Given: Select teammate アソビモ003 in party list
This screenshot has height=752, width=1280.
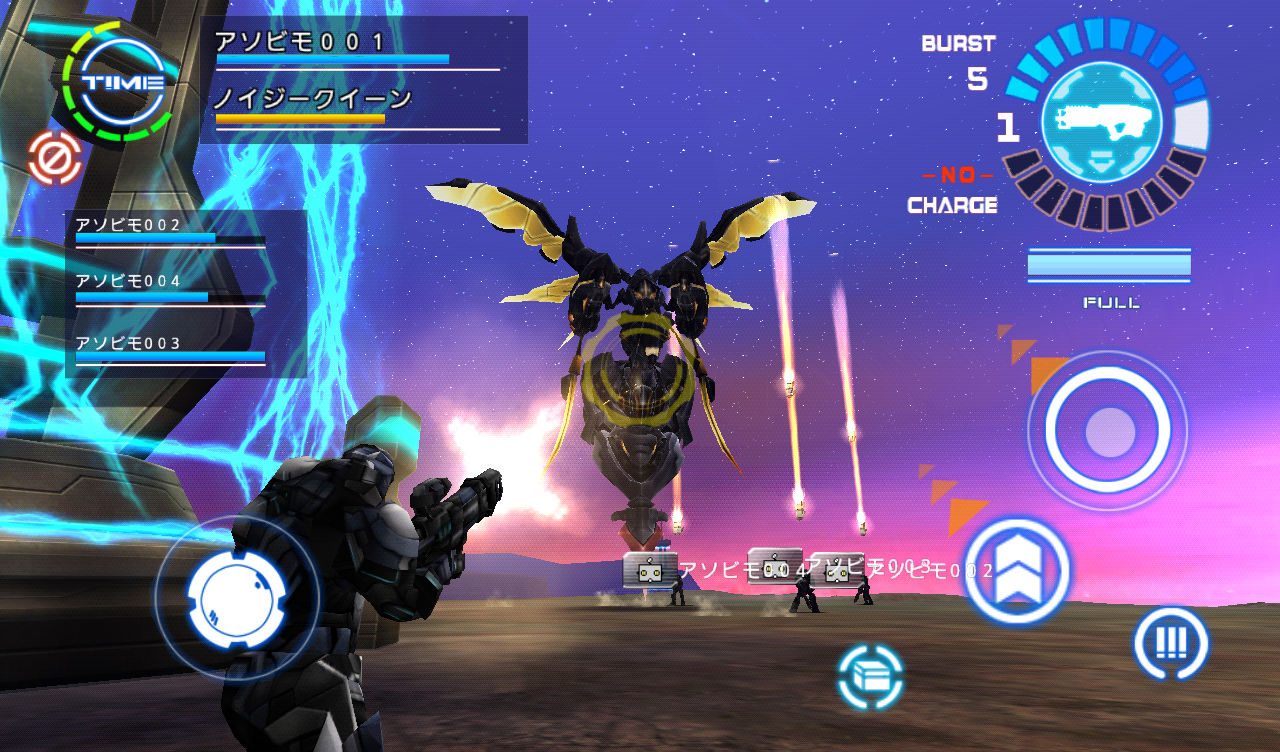Looking at the screenshot, I should (170, 349).
